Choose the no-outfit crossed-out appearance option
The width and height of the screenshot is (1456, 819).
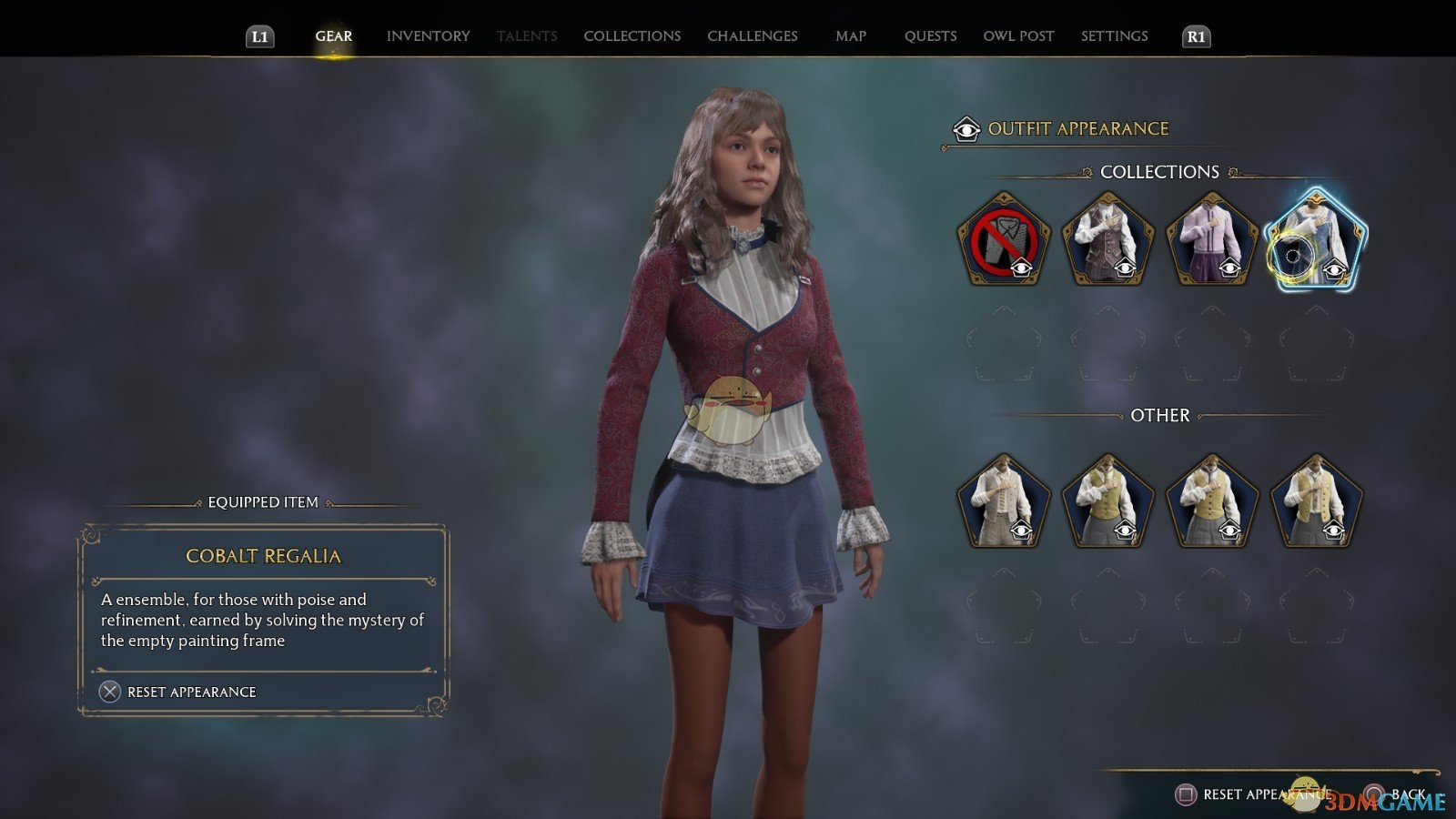[1003, 240]
